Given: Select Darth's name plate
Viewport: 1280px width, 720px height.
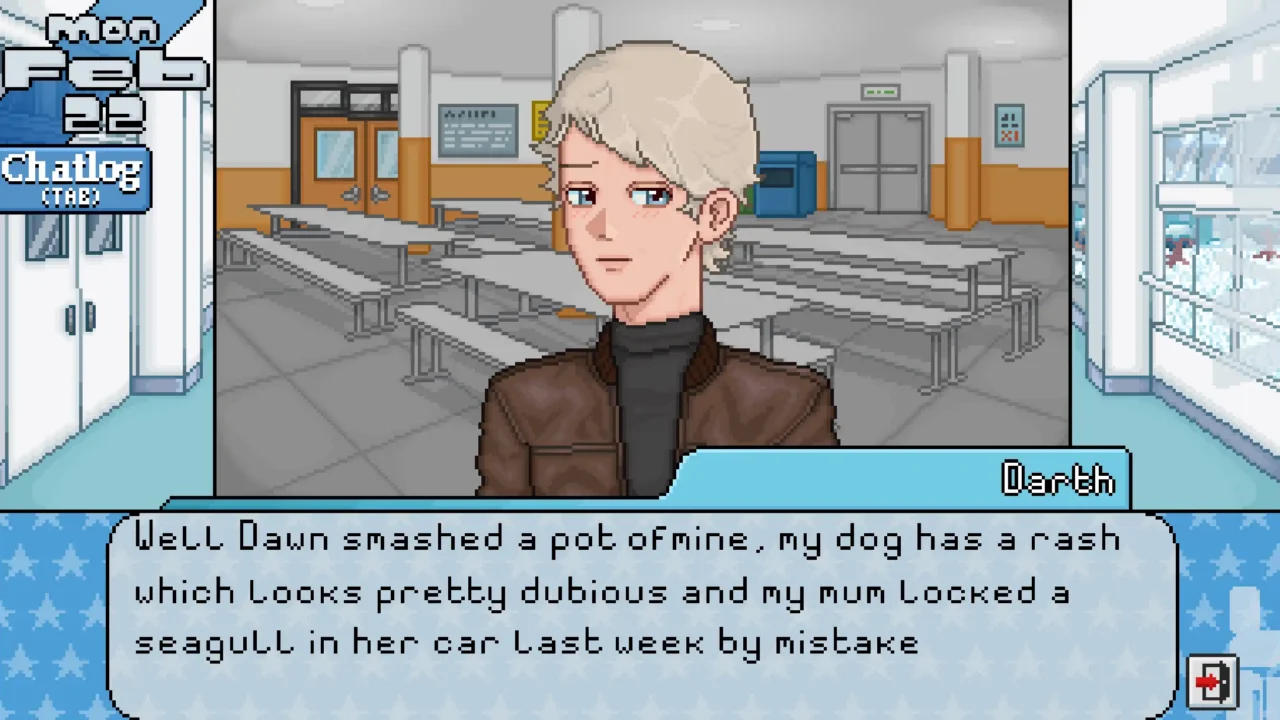Looking at the screenshot, I should 1057,480.
